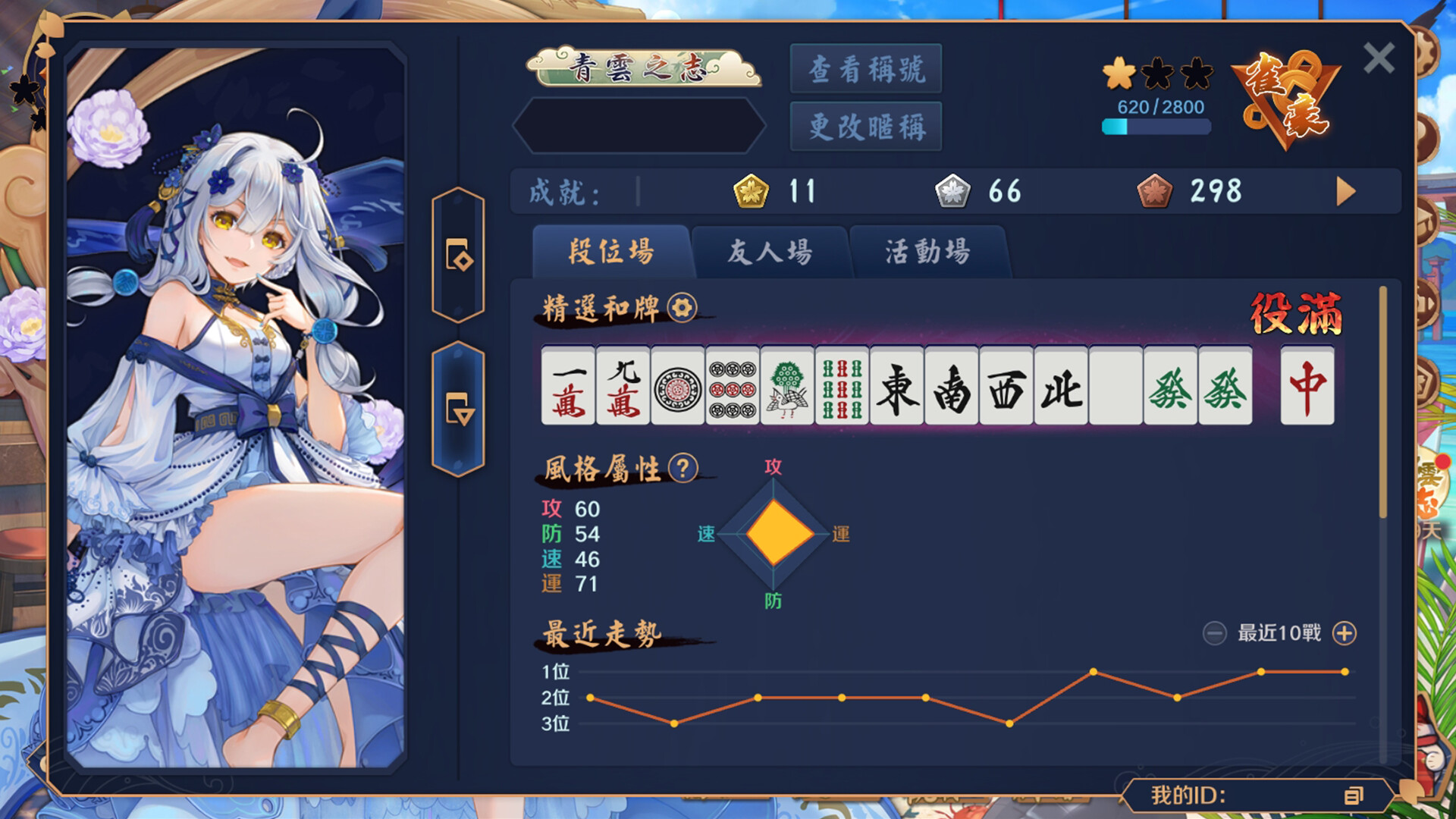The height and width of the screenshot is (819, 1456).
Task: Toggle the third darkened star
Action: (1197, 74)
